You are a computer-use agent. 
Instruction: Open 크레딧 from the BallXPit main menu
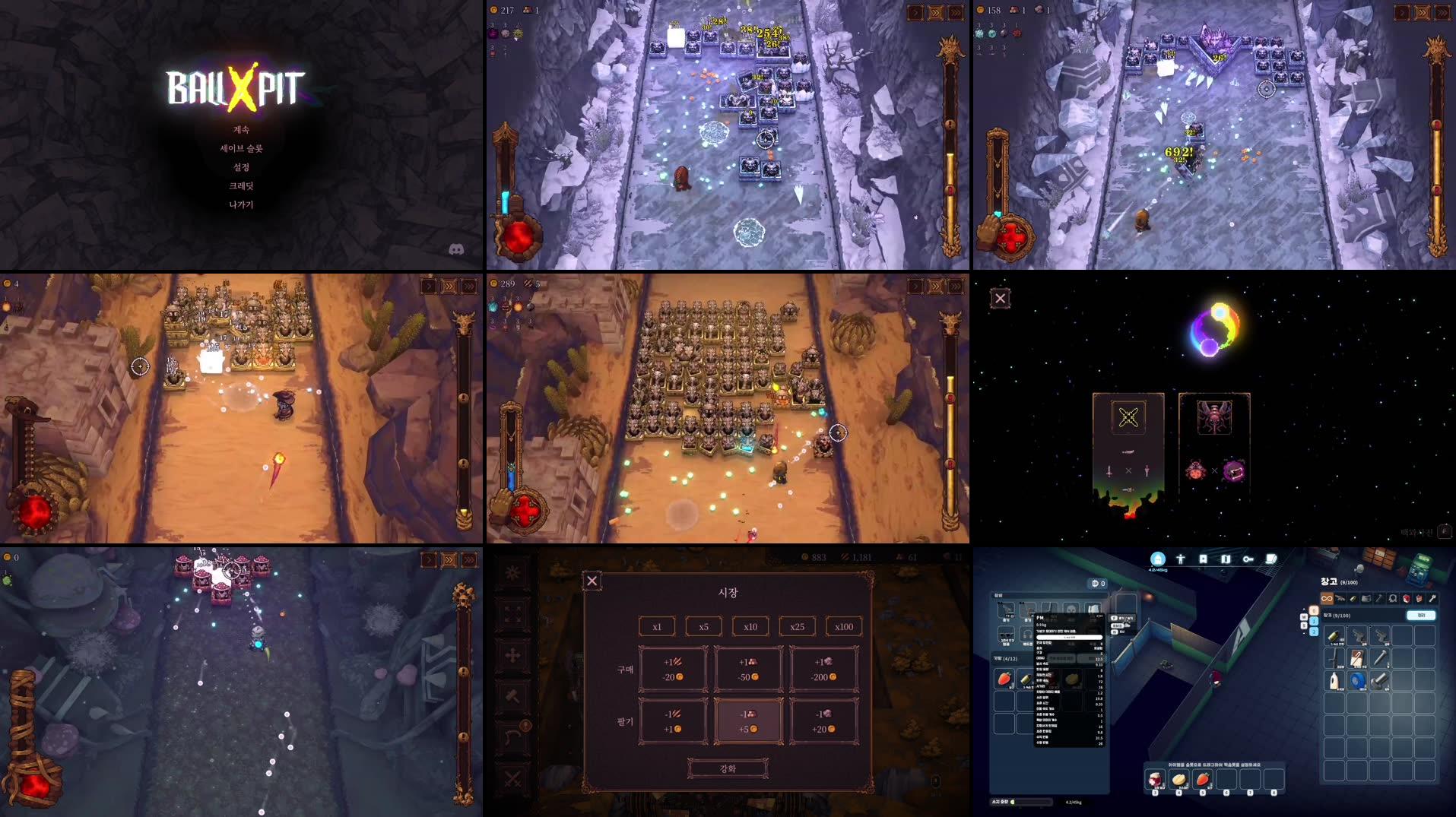coord(243,185)
